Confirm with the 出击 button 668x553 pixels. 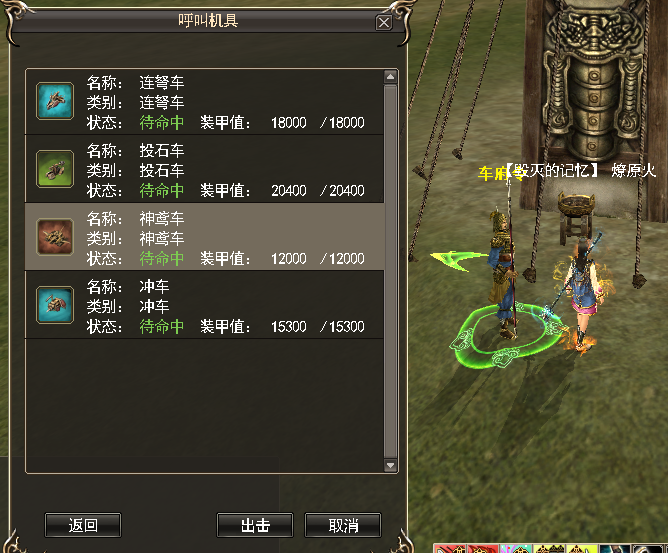(255, 525)
